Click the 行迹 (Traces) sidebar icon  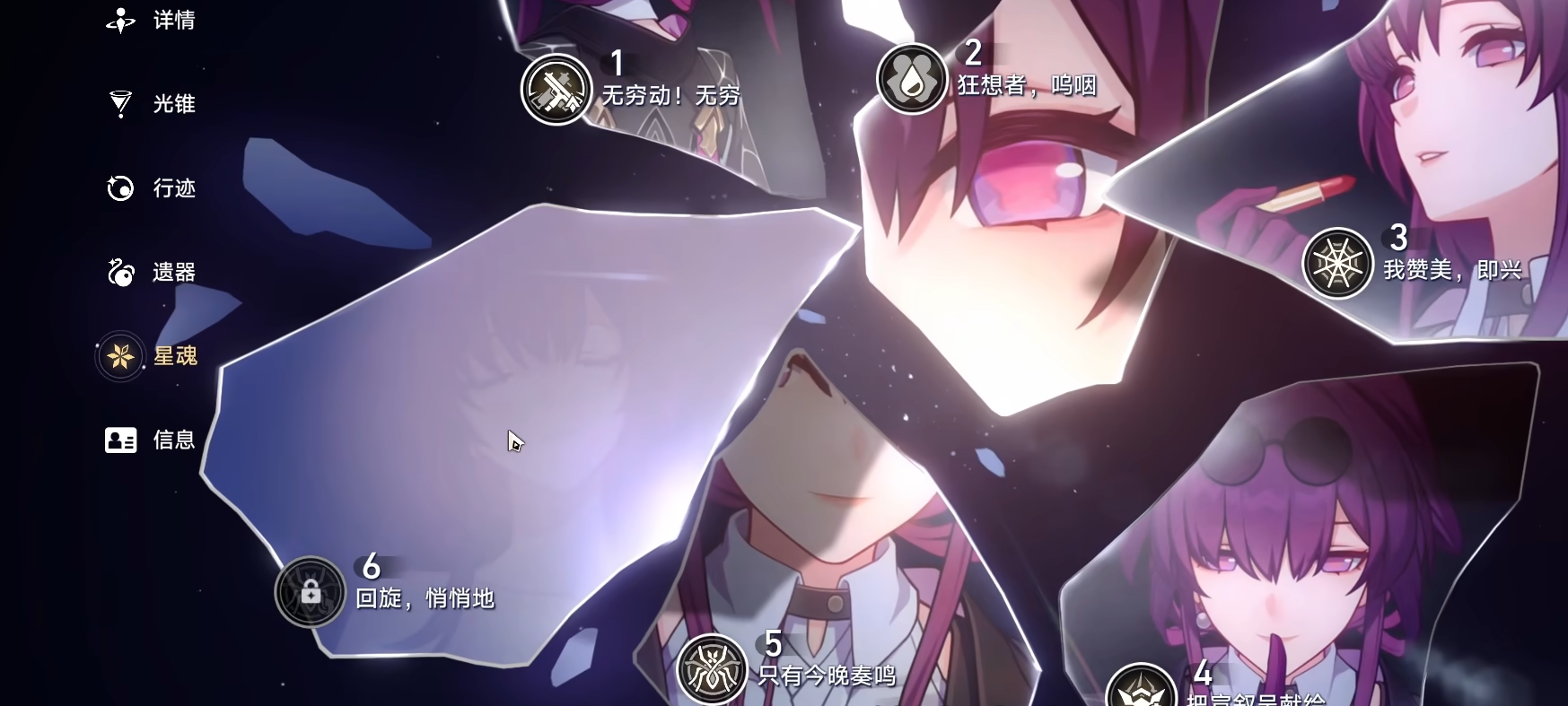pyautogui.click(x=119, y=188)
